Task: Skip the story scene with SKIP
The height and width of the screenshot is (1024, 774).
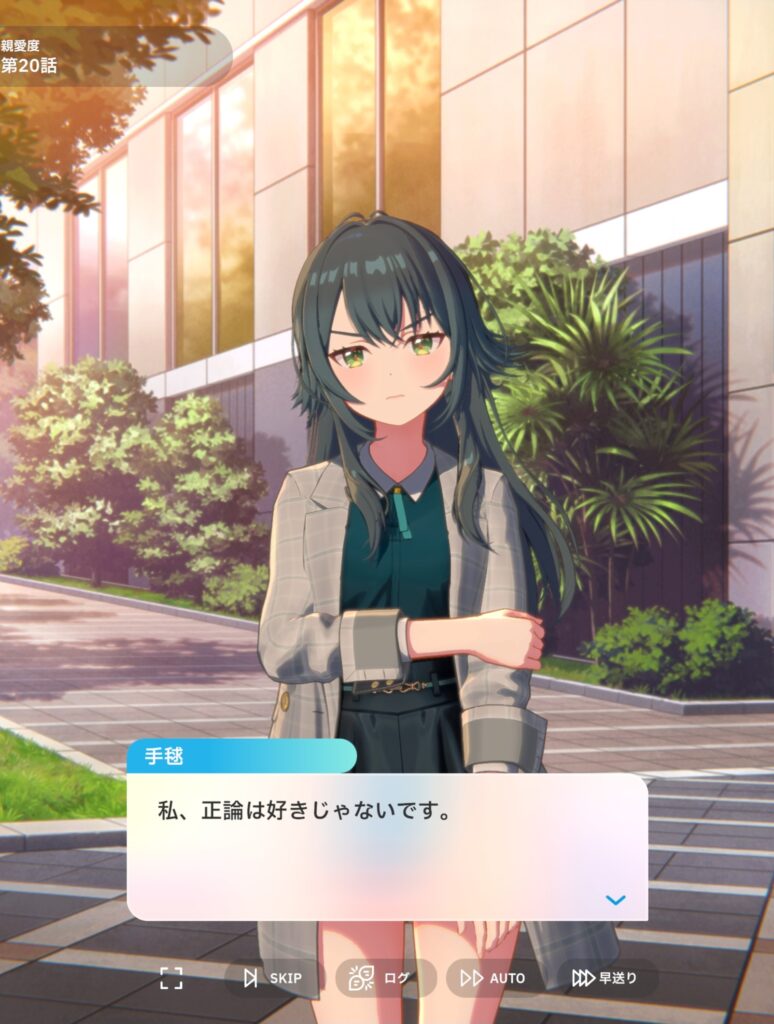Action: [x=272, y=978]
